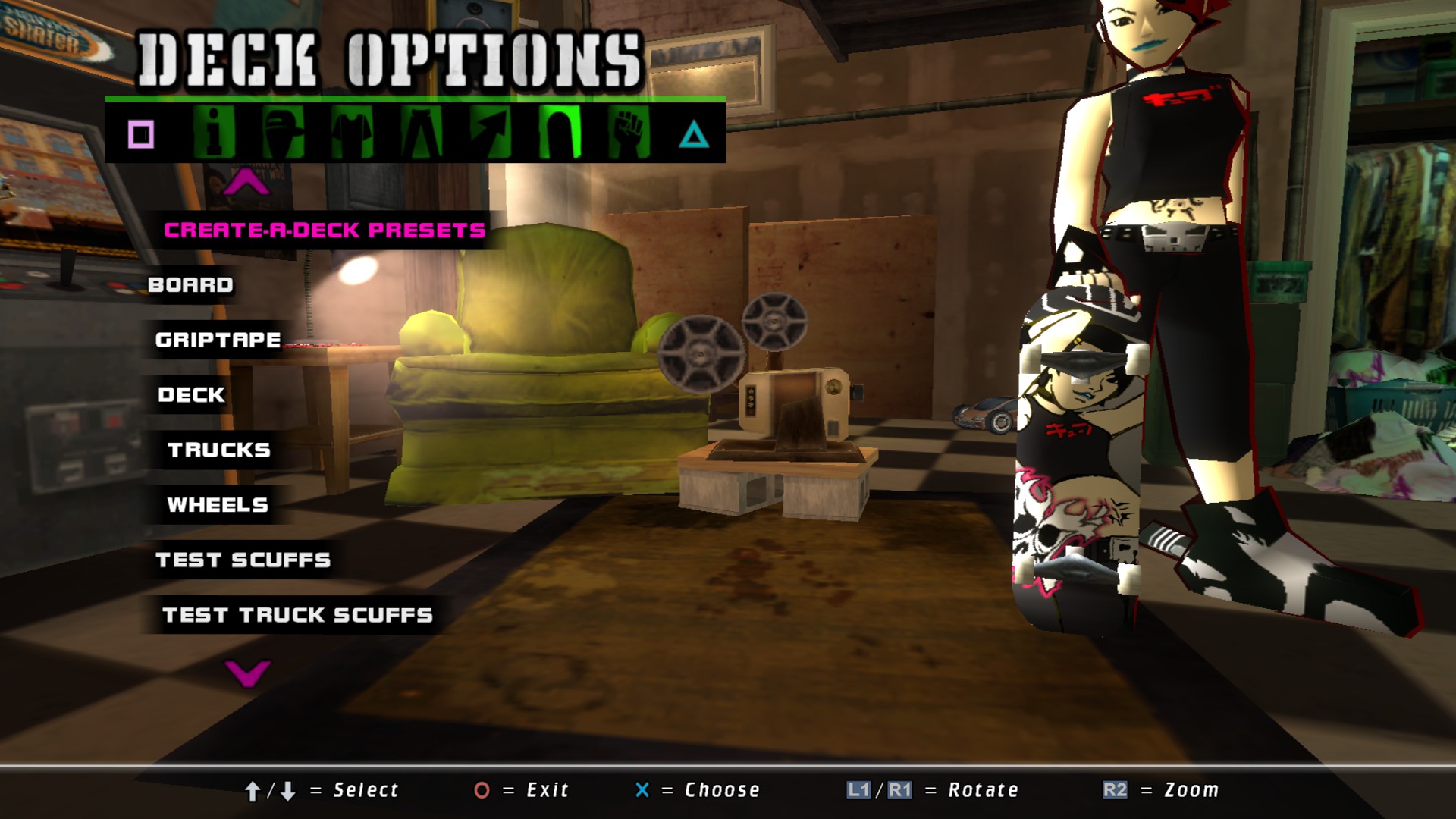The image size is (1456, 819).
Task: Open the Create-A-Deck Presets entry
Action: click(x=324, y=230)
